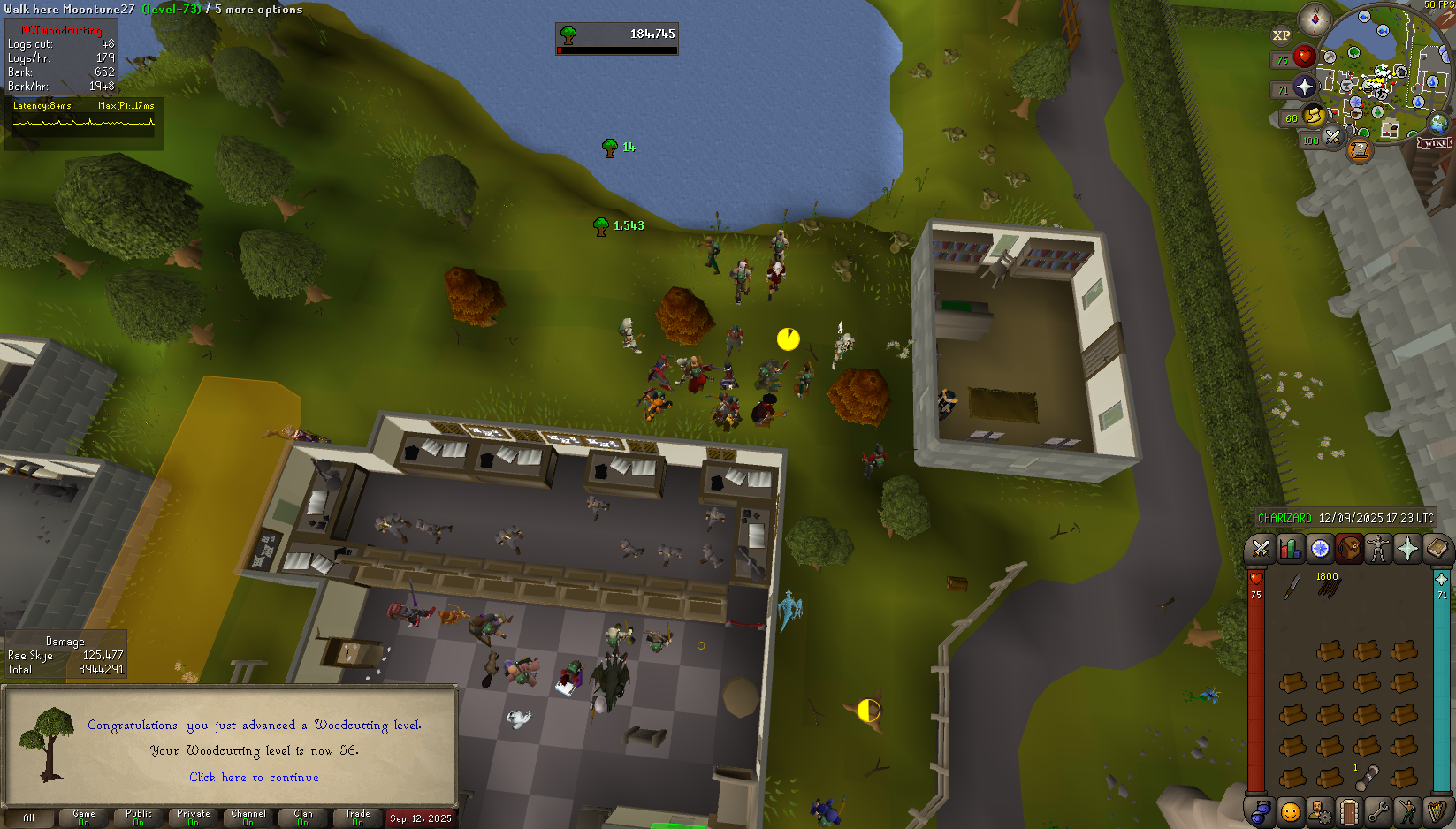Open the world map globe
The image size is (1456, 829).
click(x=1438, y=123)
